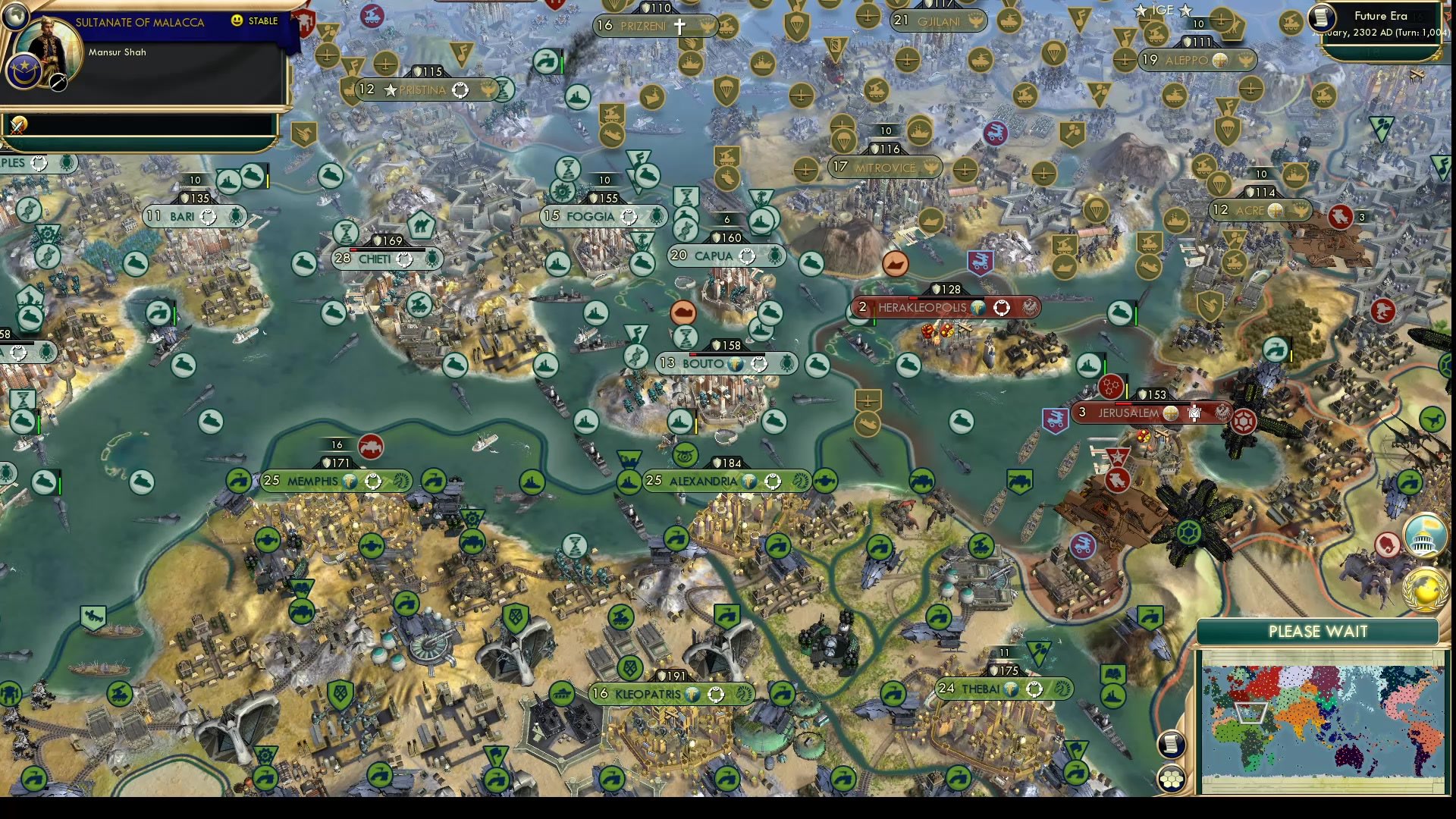This screenshot has height=819, width=1456.
Task: Select the Foggia city banner
Action: pyautogui.click(x=590, y=217)
